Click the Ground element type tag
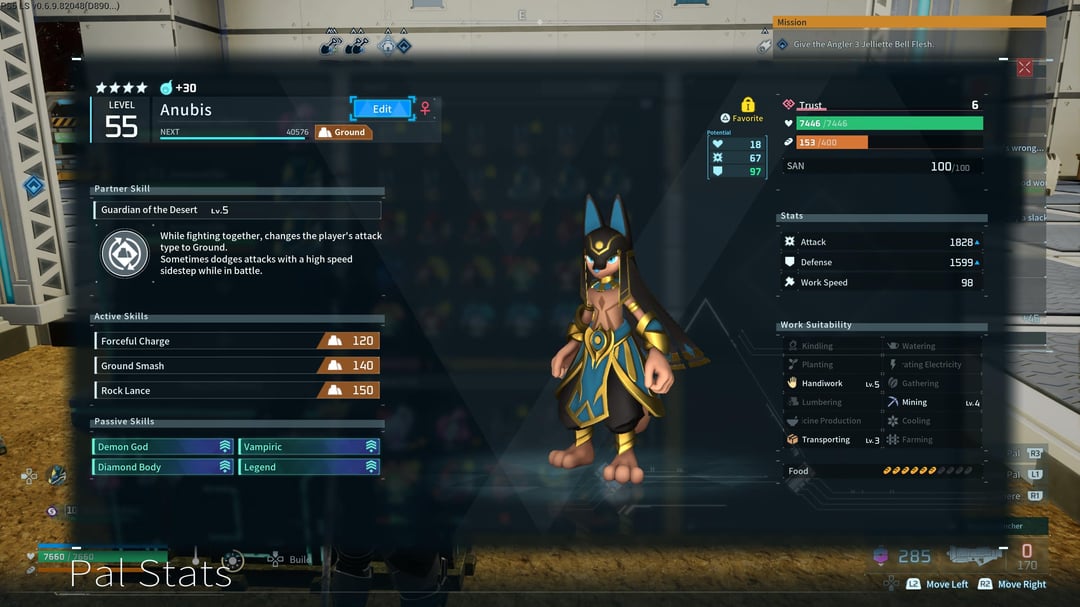The width and height of the screenshot is (1080, 607). (x=343, y=132)
